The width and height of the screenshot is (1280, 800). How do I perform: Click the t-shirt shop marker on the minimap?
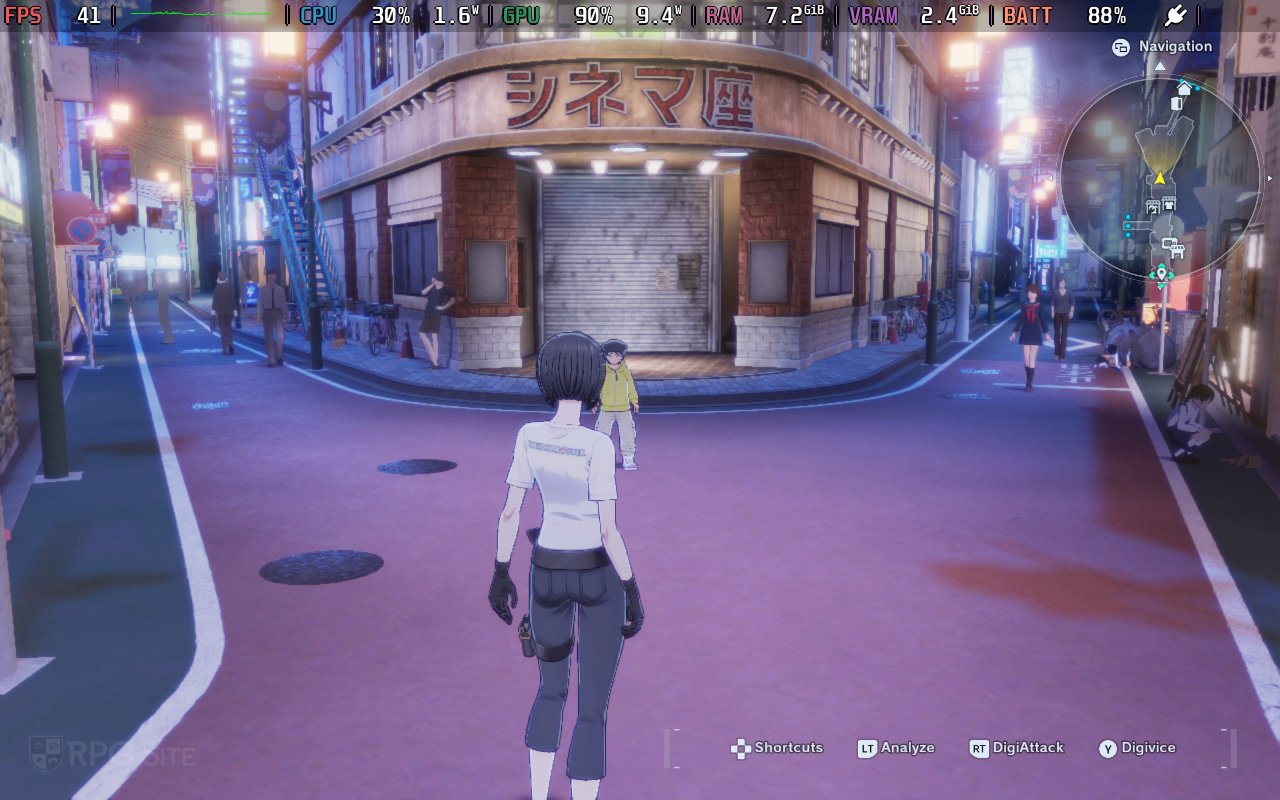click(1168, 205)
